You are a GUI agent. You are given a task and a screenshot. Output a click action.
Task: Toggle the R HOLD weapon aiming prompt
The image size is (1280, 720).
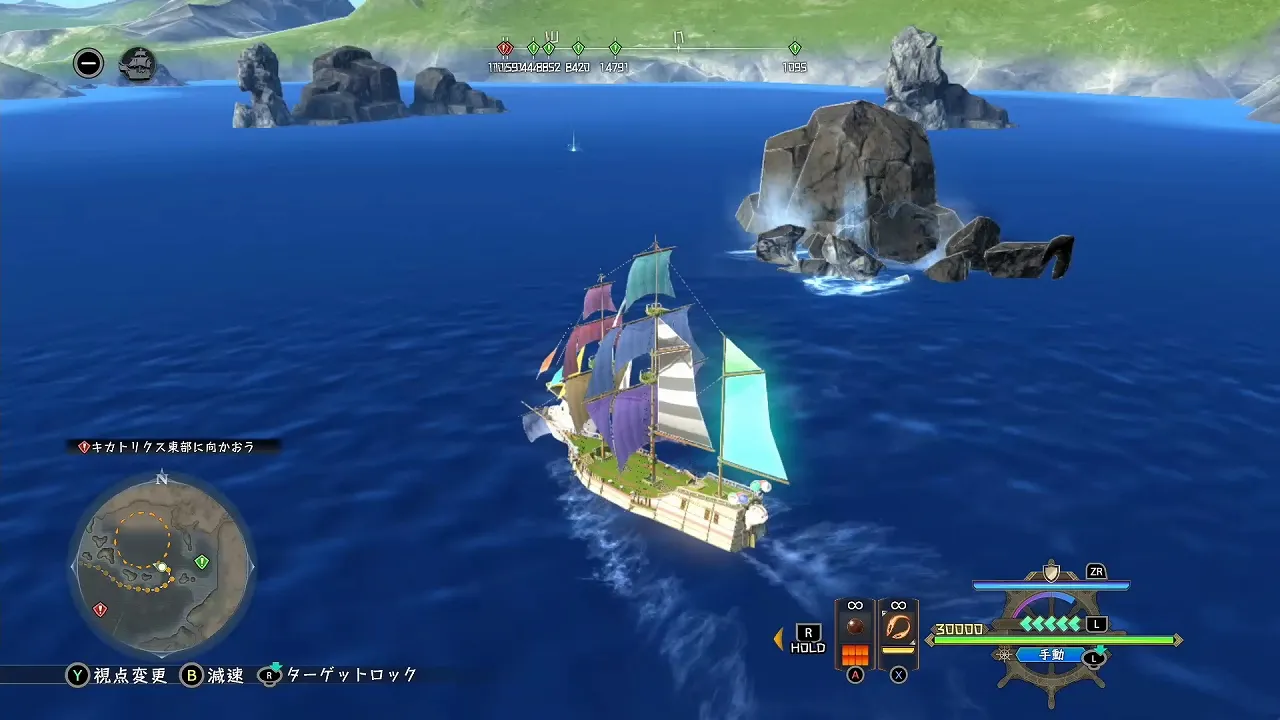(x=808, y=638)
